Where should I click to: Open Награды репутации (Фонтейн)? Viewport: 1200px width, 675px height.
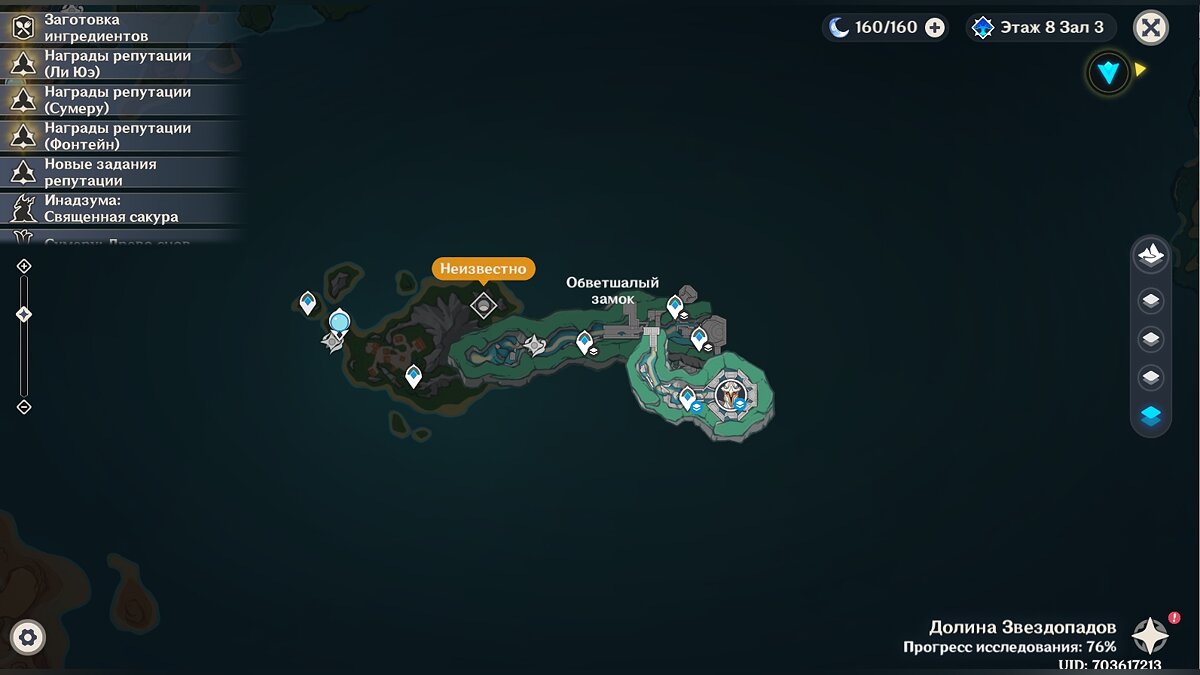point(120,136)
